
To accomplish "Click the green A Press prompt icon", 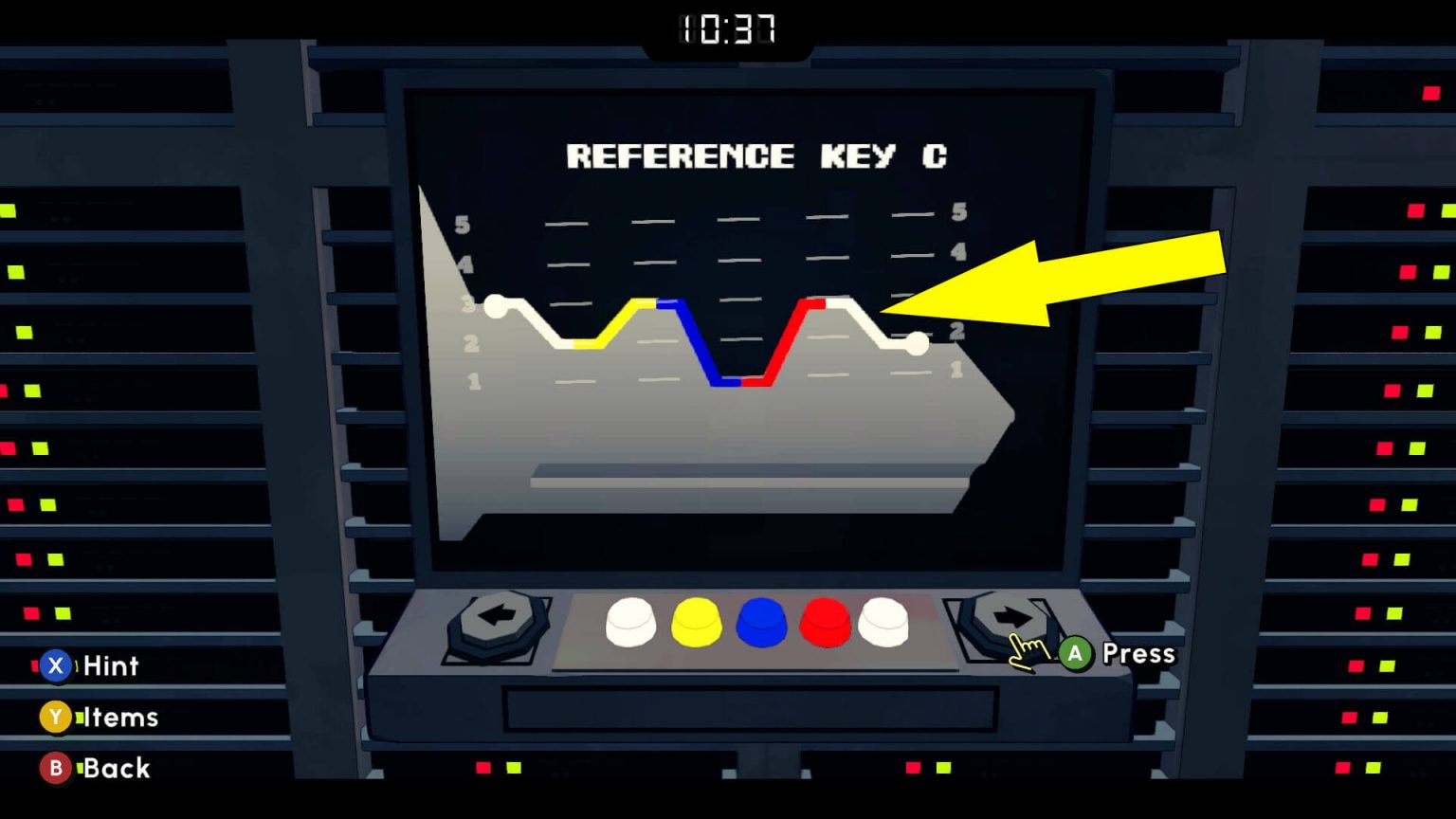I will pos(1074,653).
